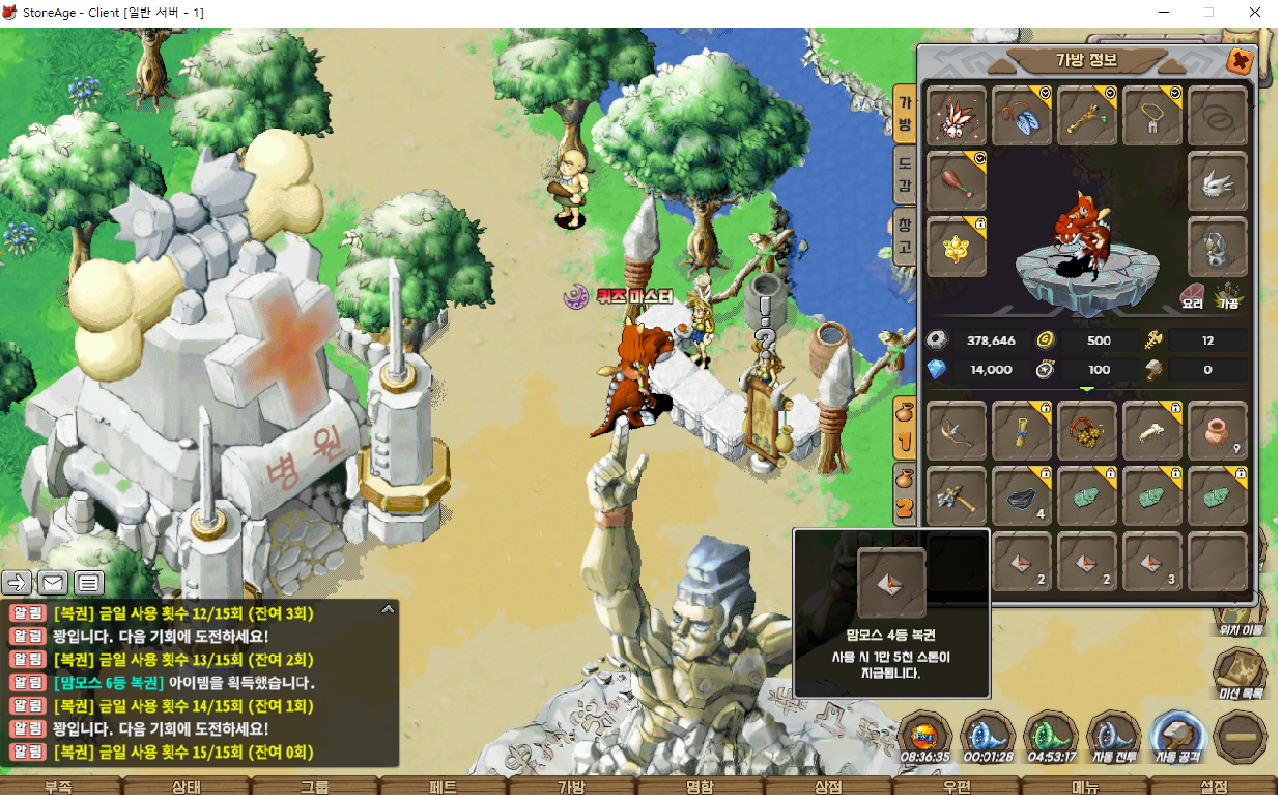Viewport: 1278px width, 795px height.
Task: Select the bow item in the bag
Action: [x=957, y=431]
